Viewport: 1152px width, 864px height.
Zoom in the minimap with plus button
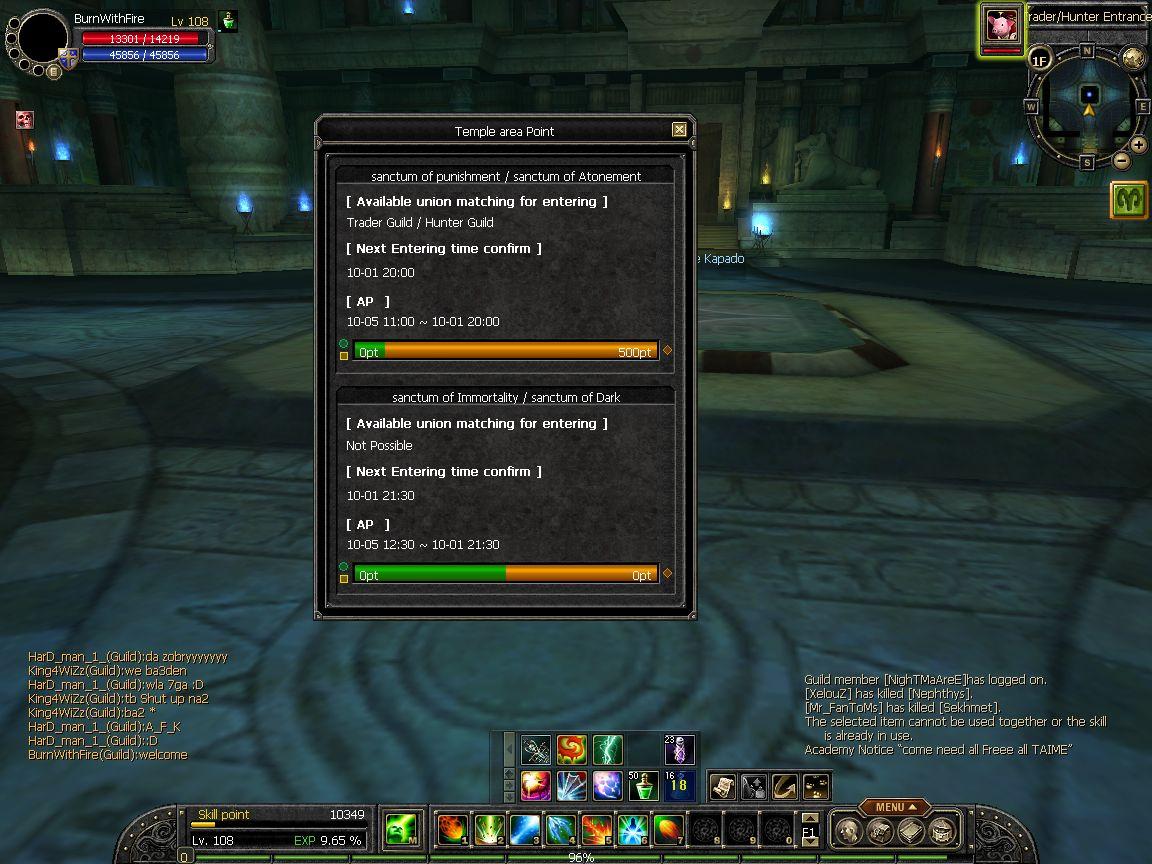[x=1138, y=145]
